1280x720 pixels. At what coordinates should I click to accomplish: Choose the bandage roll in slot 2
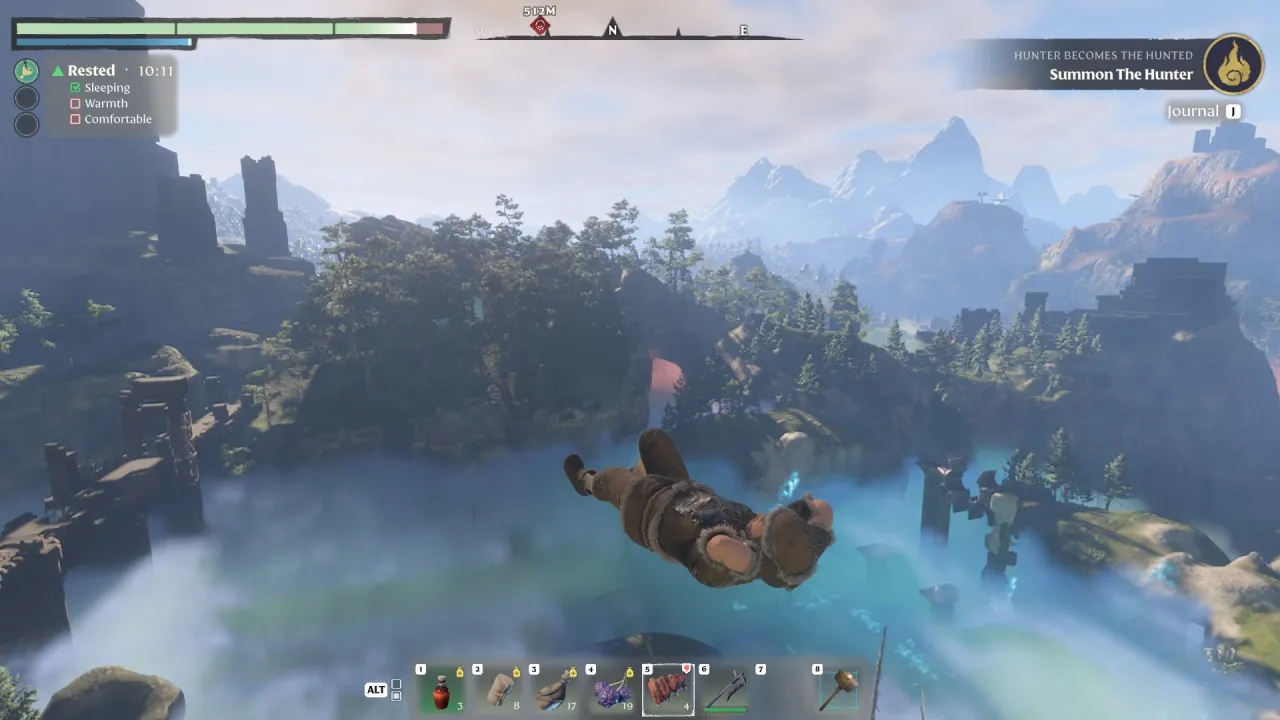click(x=498, y=691)
